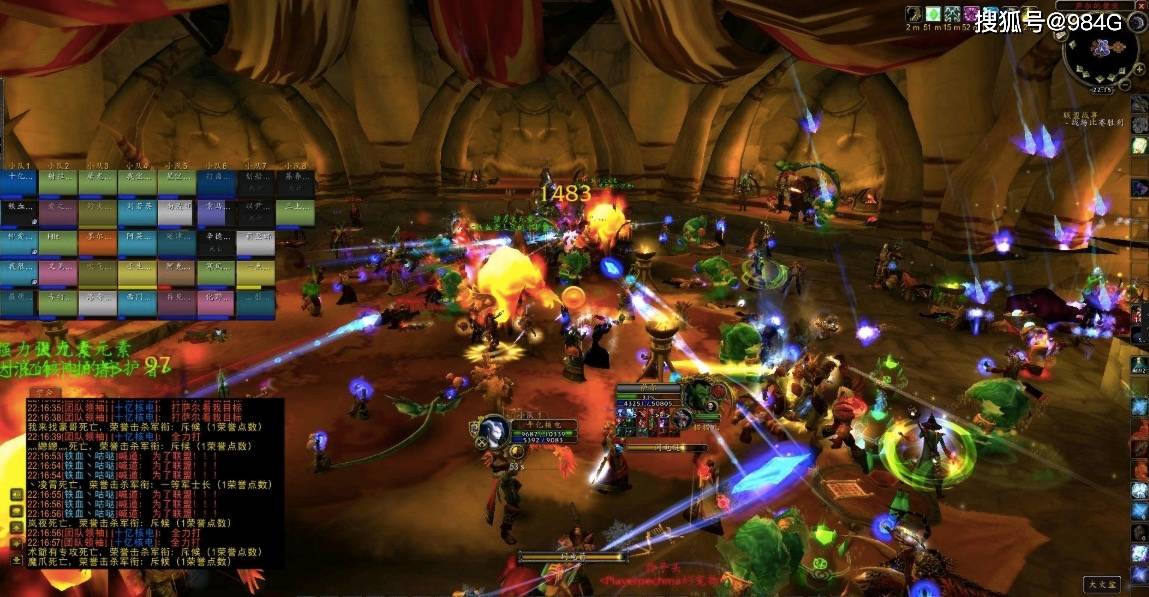Jump chat to bottom with the bottom arrow button
This screenshot has height=597, width=1149.
pos(16,561)
